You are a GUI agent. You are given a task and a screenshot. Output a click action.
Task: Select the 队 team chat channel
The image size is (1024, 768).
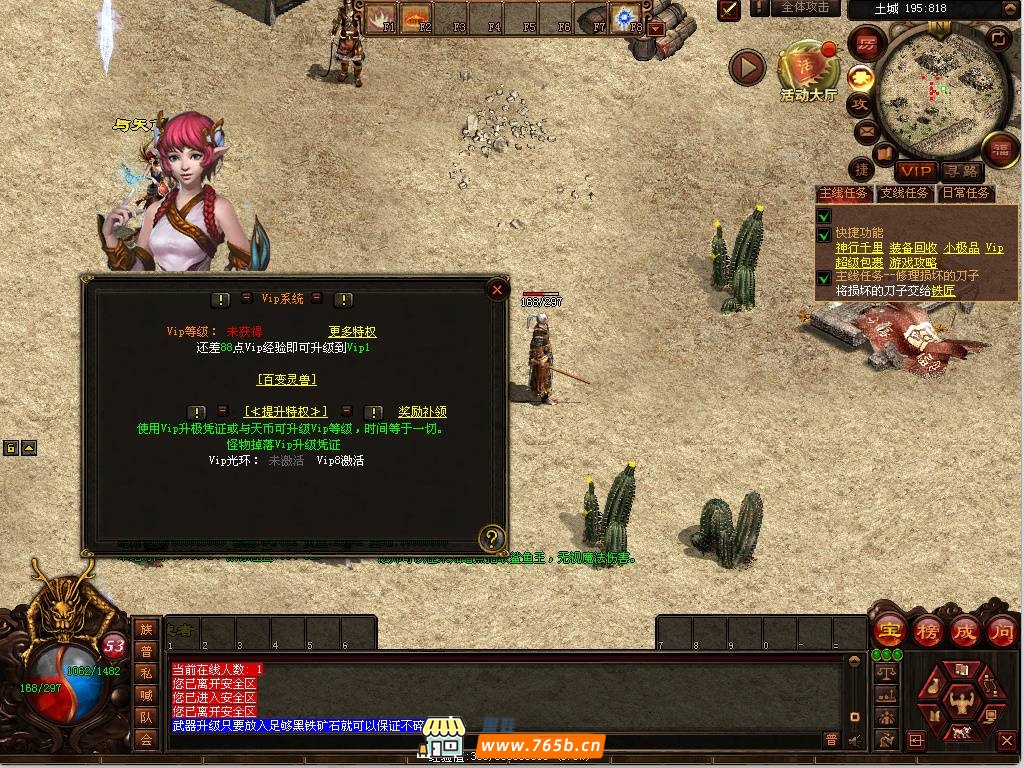146,716
